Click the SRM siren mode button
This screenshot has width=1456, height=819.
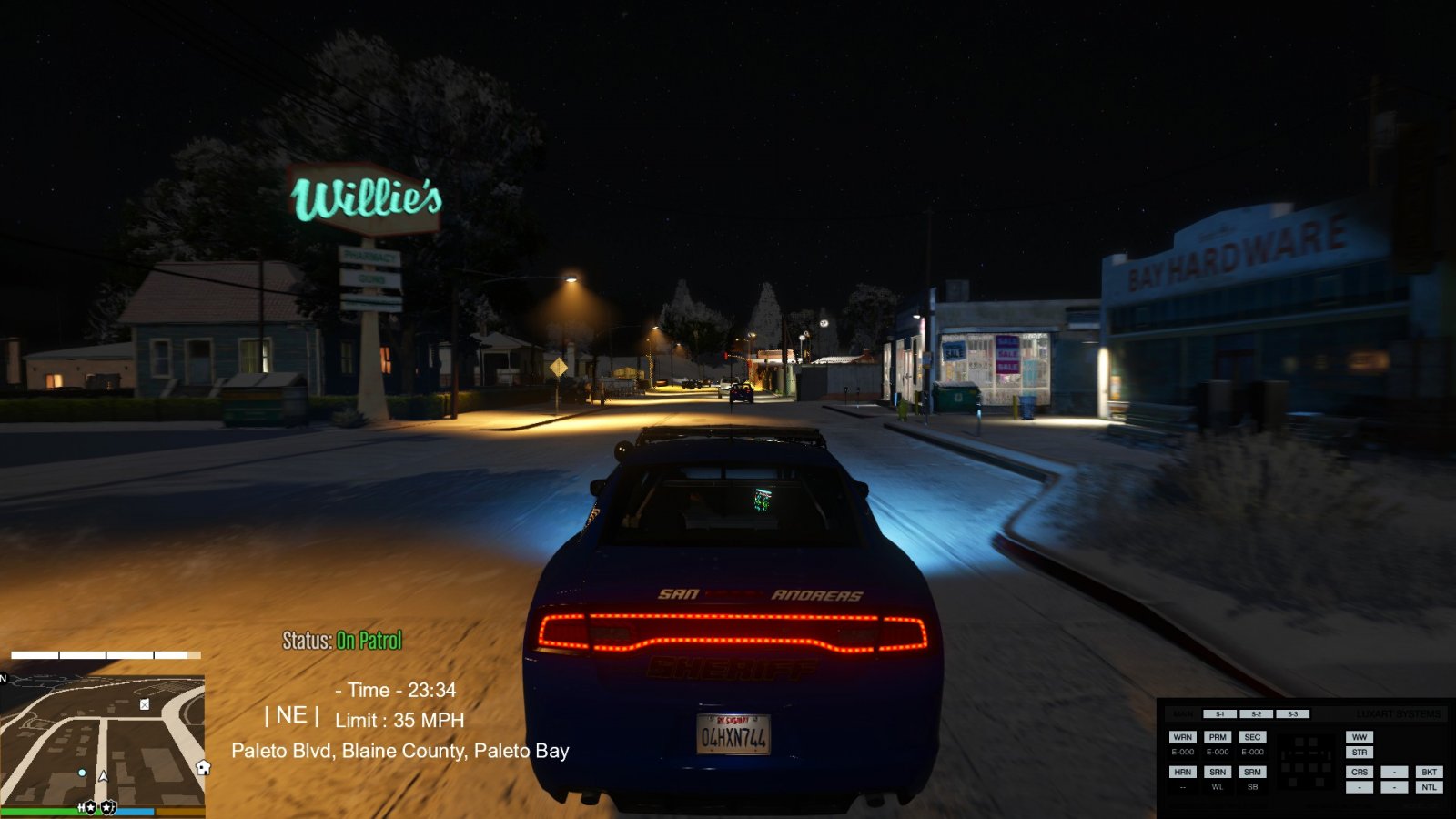tap(1252, 772)
